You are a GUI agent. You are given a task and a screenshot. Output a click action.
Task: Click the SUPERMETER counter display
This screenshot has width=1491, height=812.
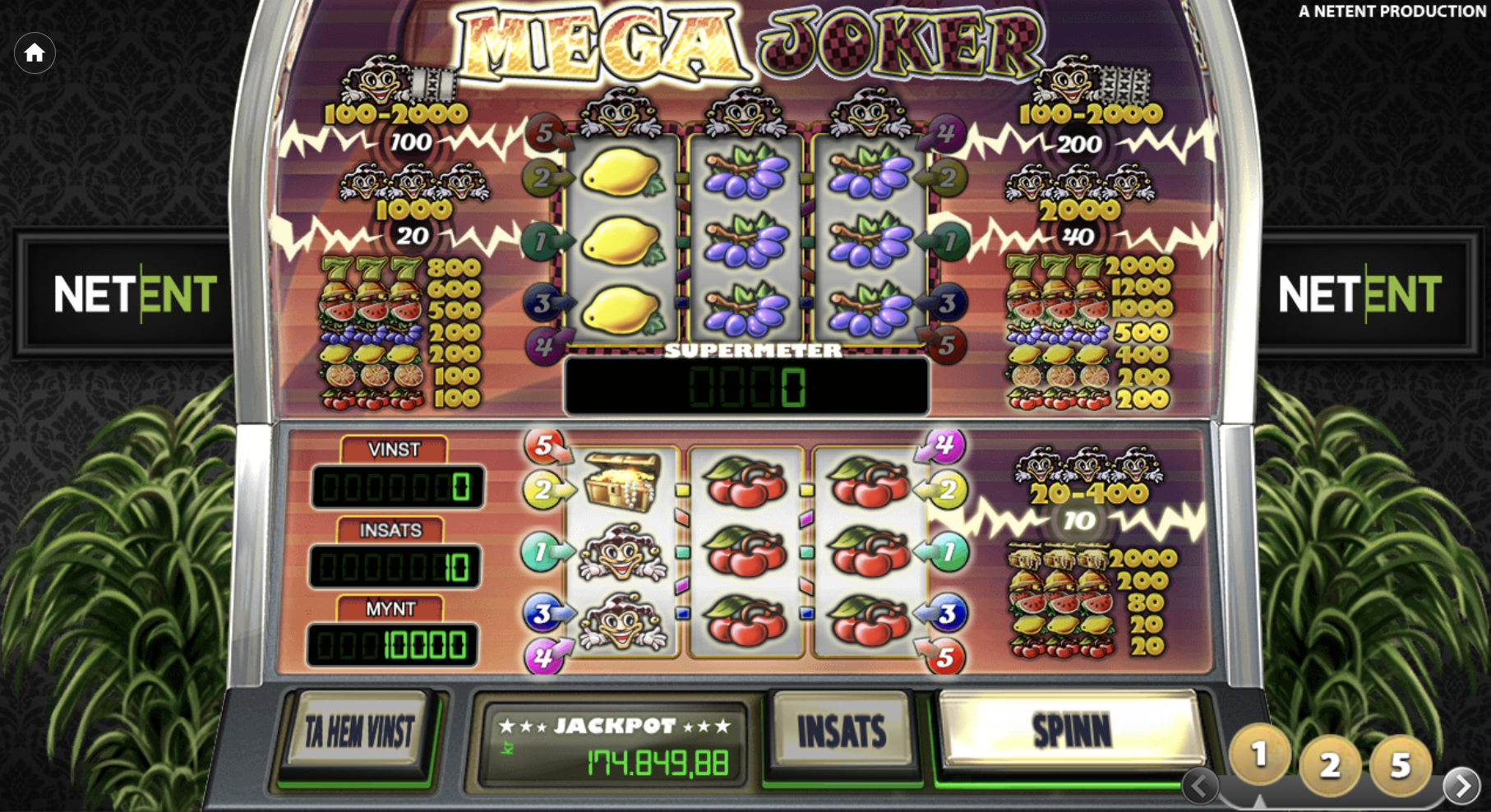pyautogui.click(x=745, y=386)
